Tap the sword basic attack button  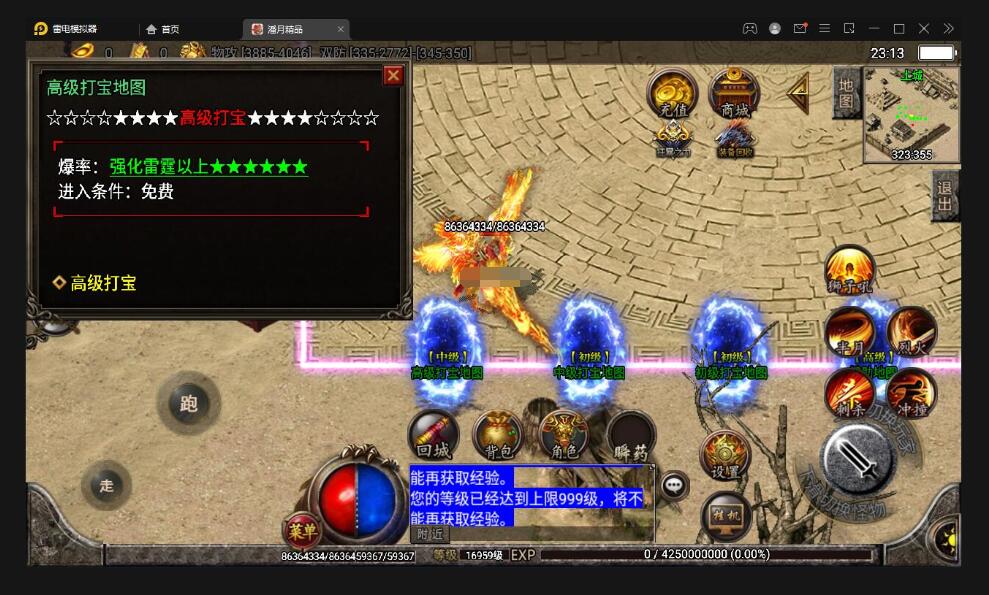click(858, 457)
